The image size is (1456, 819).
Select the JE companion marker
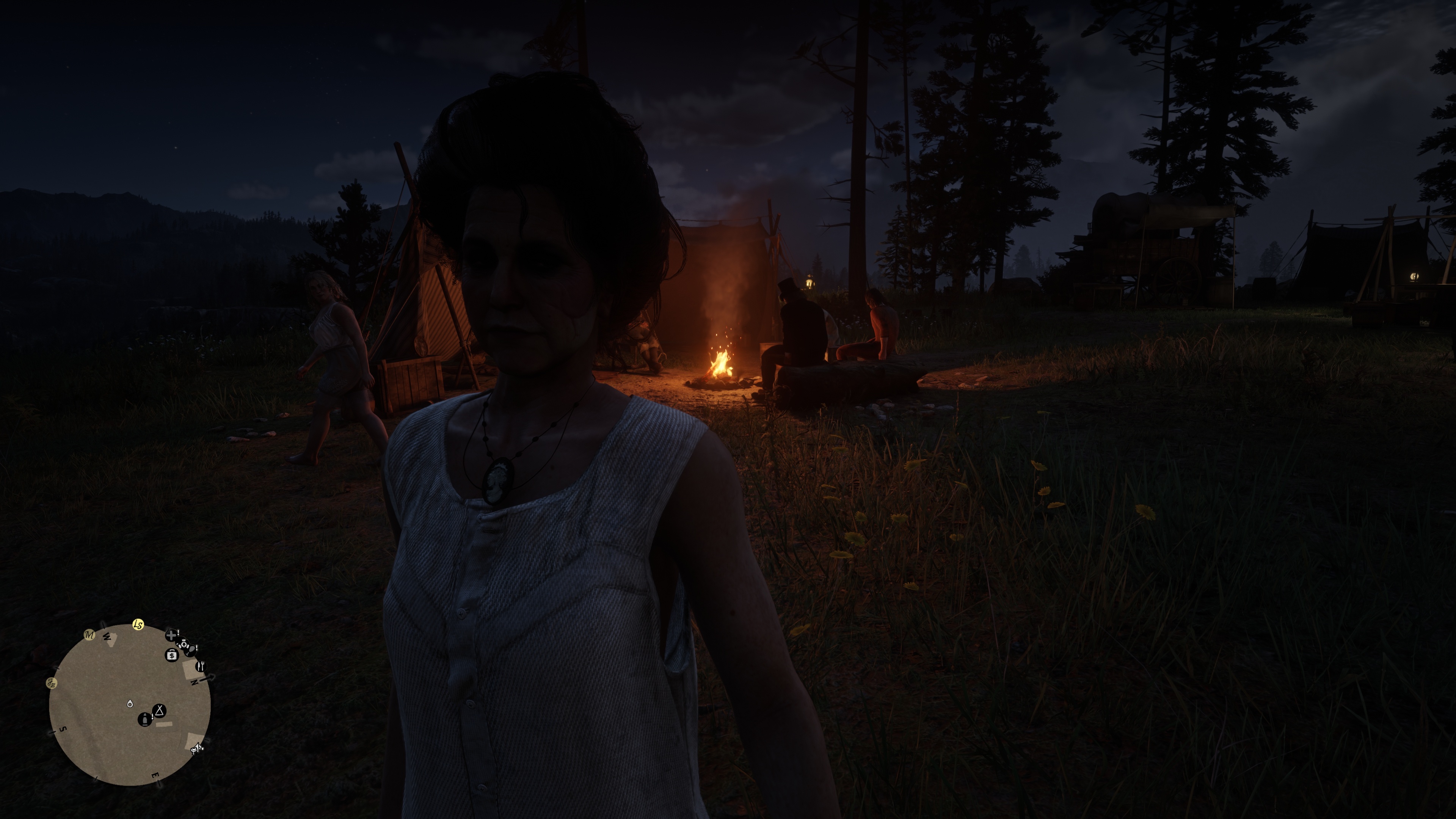click(x=52, y=683)
